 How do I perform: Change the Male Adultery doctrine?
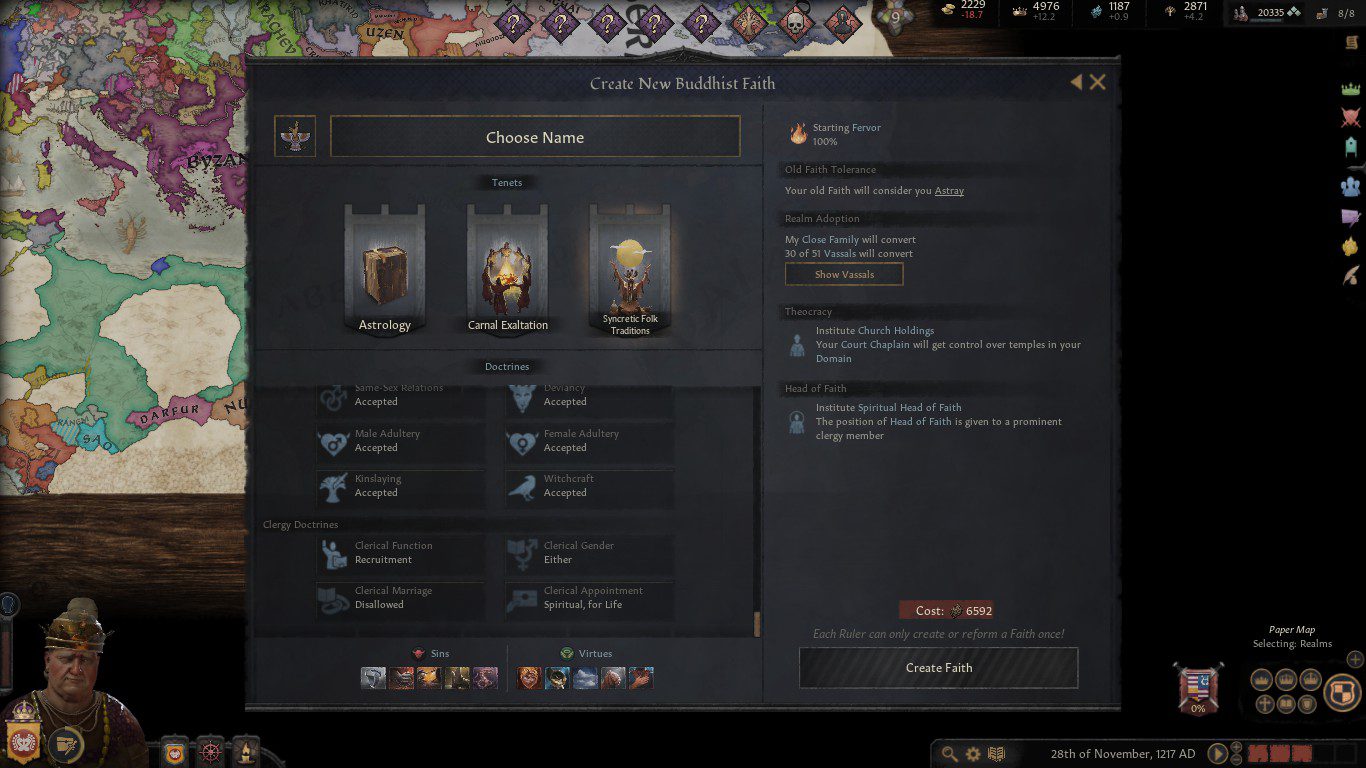coord(400,442)
